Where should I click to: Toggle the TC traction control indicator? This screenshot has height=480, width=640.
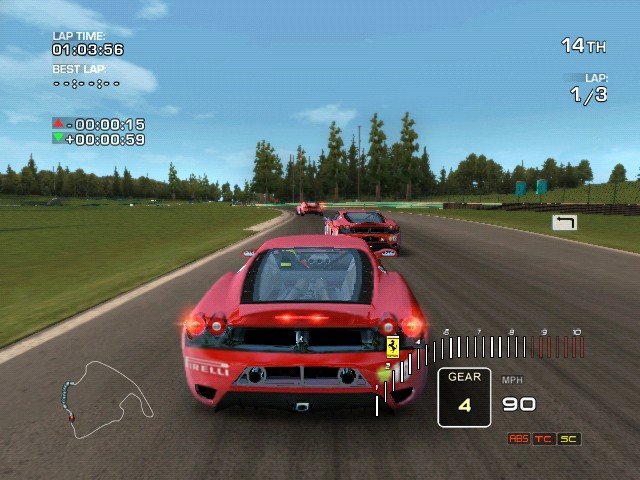[x=544, y=439]
